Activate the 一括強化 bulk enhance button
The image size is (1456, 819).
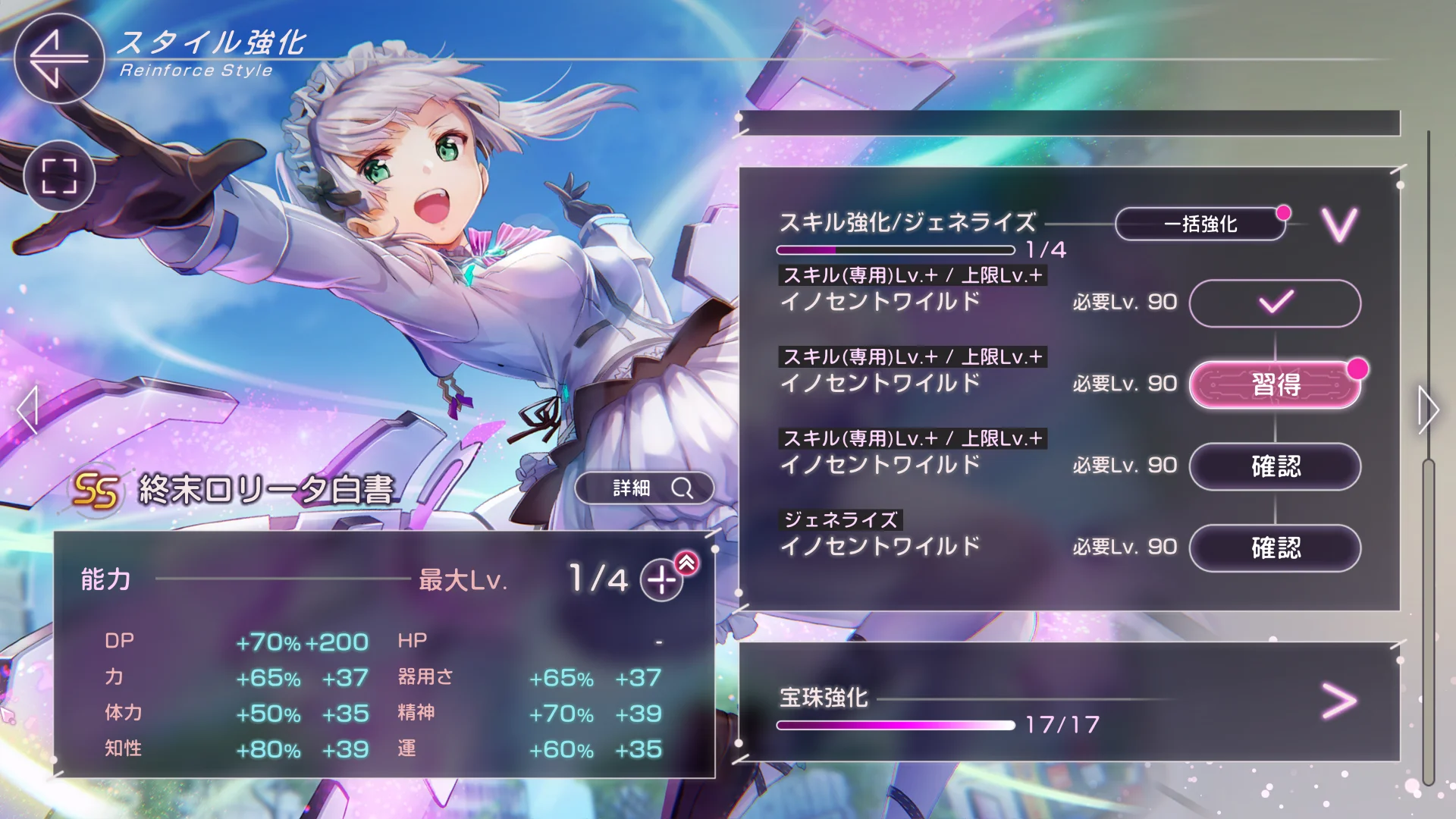(1200, 224)
